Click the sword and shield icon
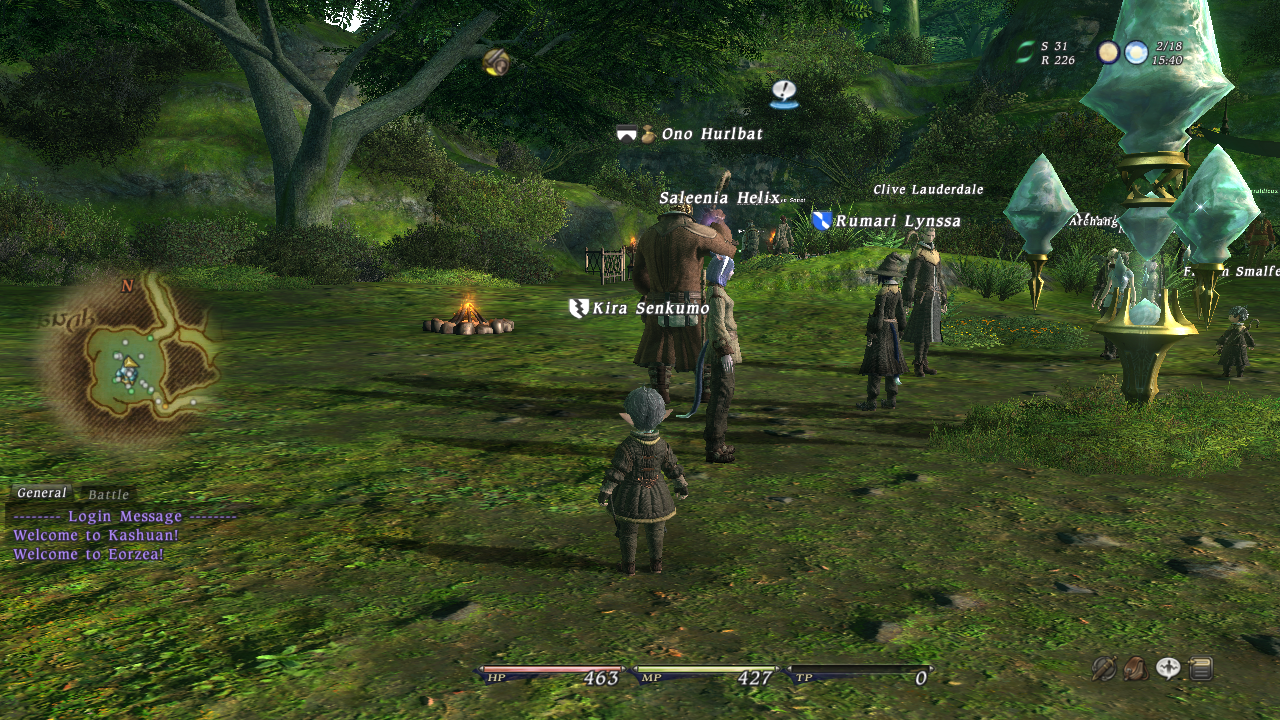 [1103, 668]
